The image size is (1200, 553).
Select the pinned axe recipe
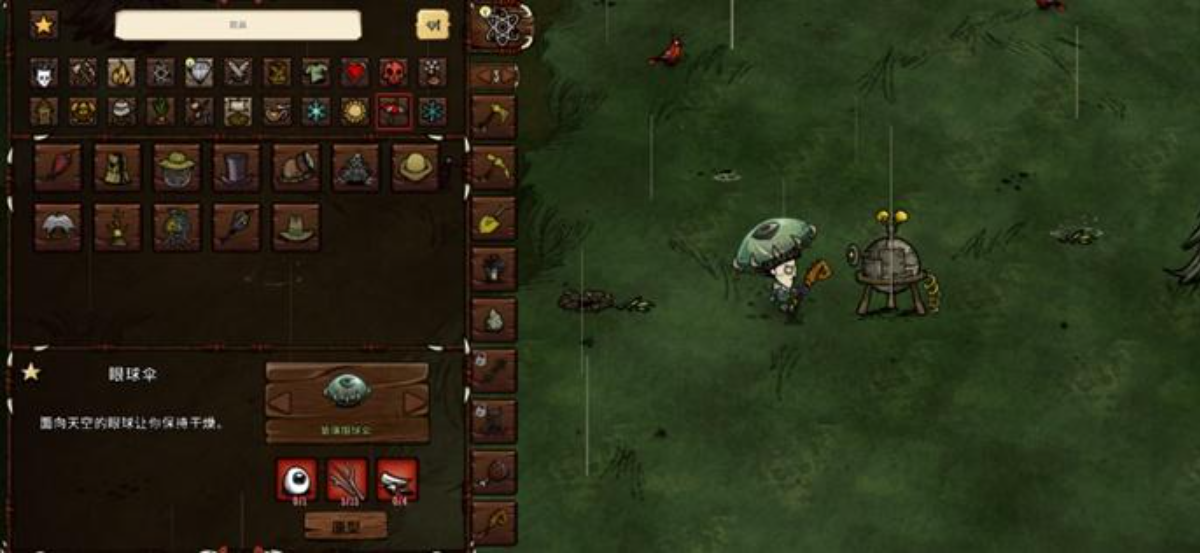click(494, 116)
